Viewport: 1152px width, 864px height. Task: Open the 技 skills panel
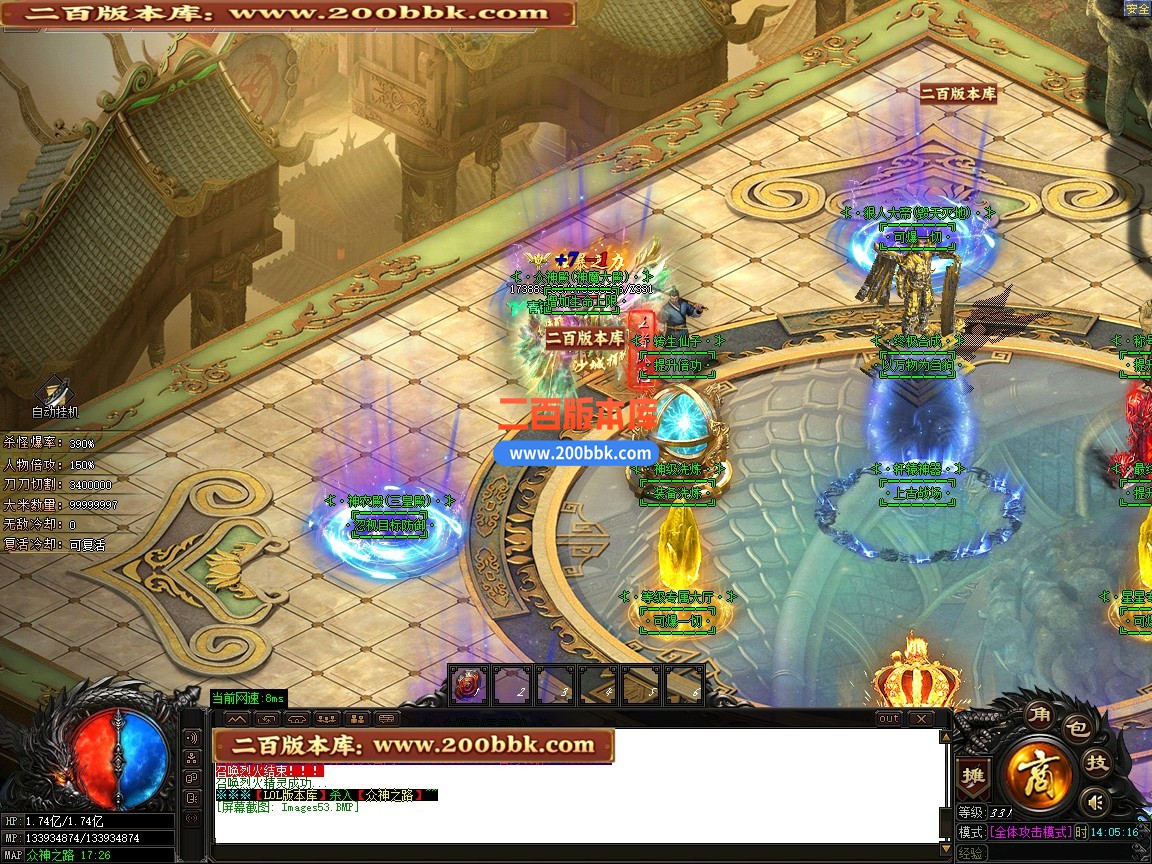point(1097,763)
